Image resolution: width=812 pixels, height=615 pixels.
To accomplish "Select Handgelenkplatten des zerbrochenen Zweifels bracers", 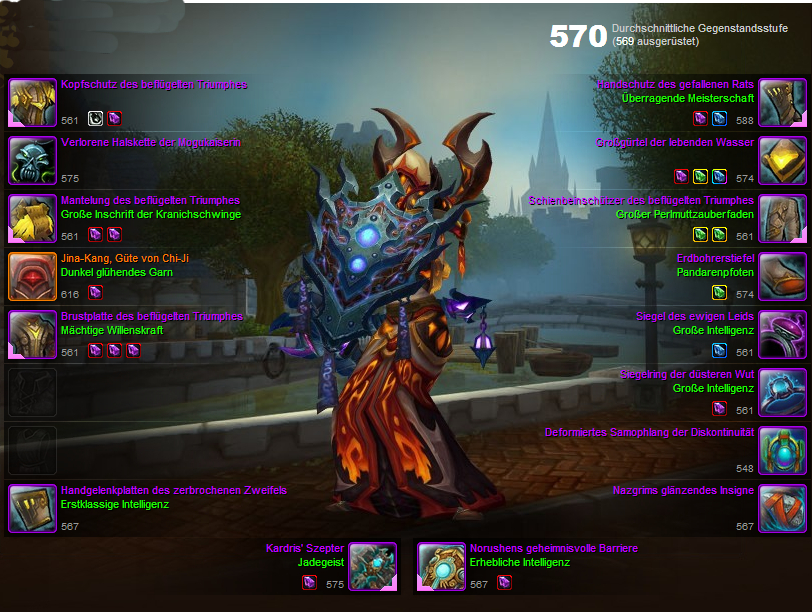I will click(33, 508).
